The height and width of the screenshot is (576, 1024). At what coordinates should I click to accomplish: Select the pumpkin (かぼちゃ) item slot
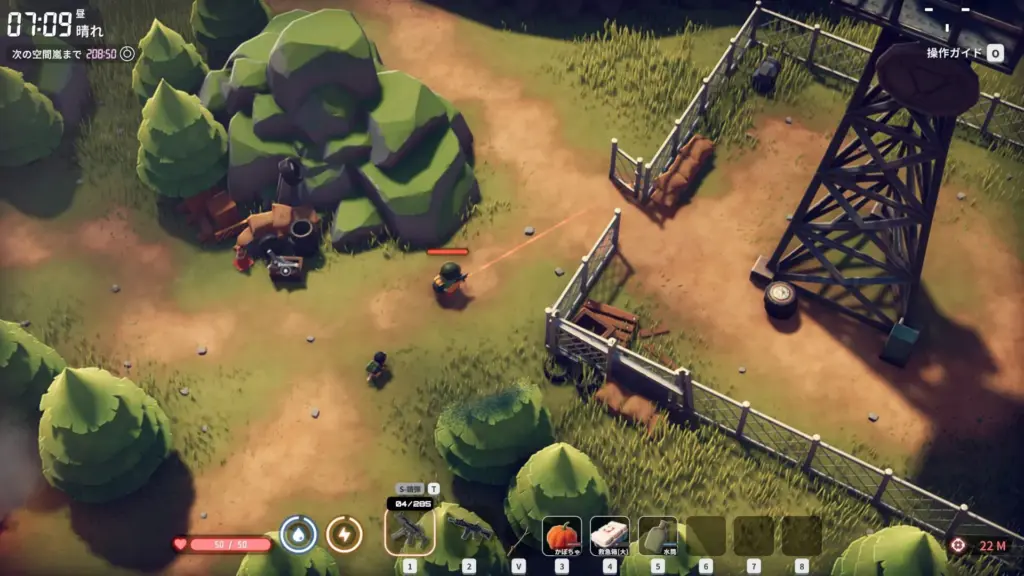(x=561, y=535)
